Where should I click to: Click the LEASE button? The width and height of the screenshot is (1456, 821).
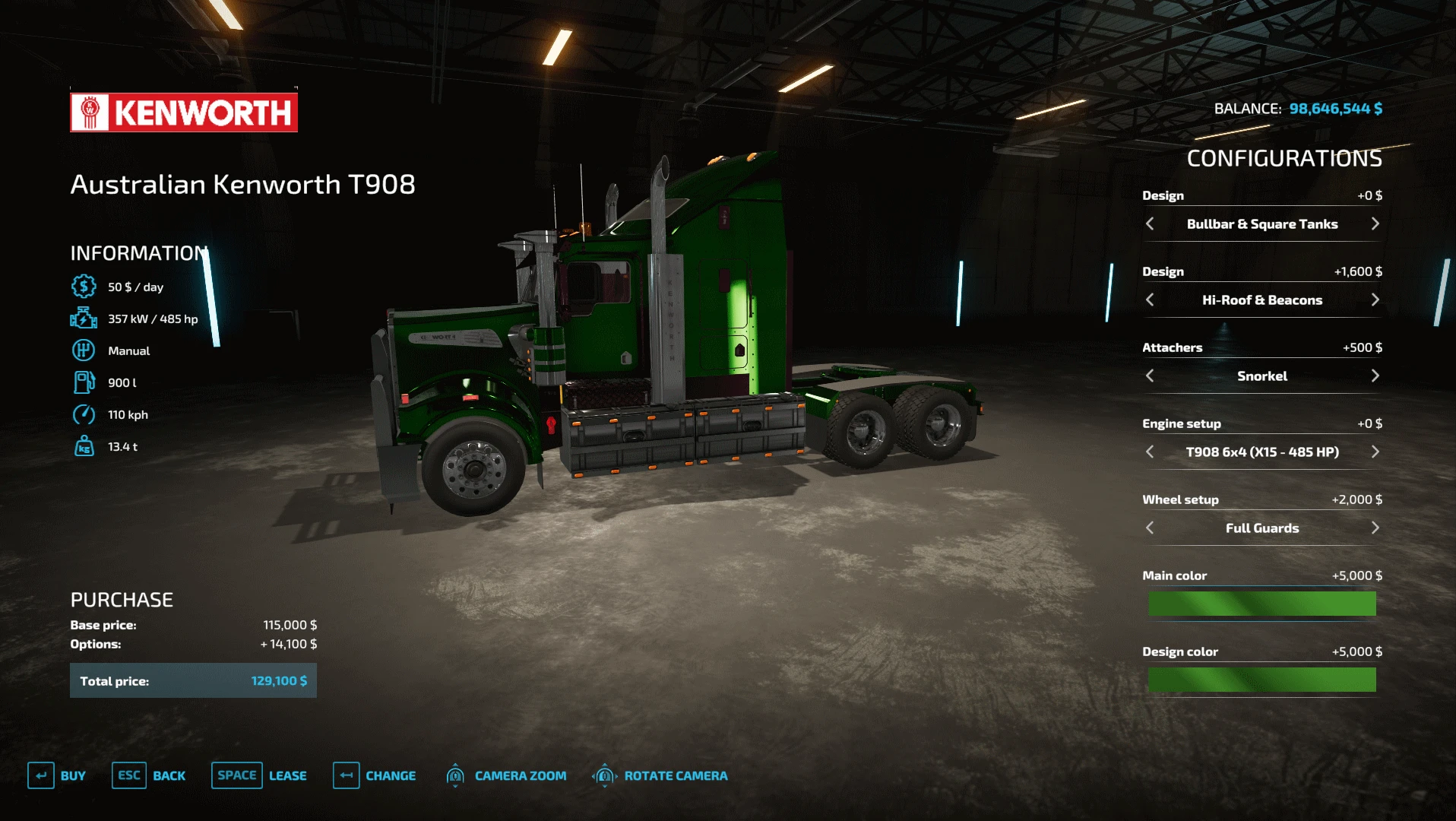click(x=287, y=775)
